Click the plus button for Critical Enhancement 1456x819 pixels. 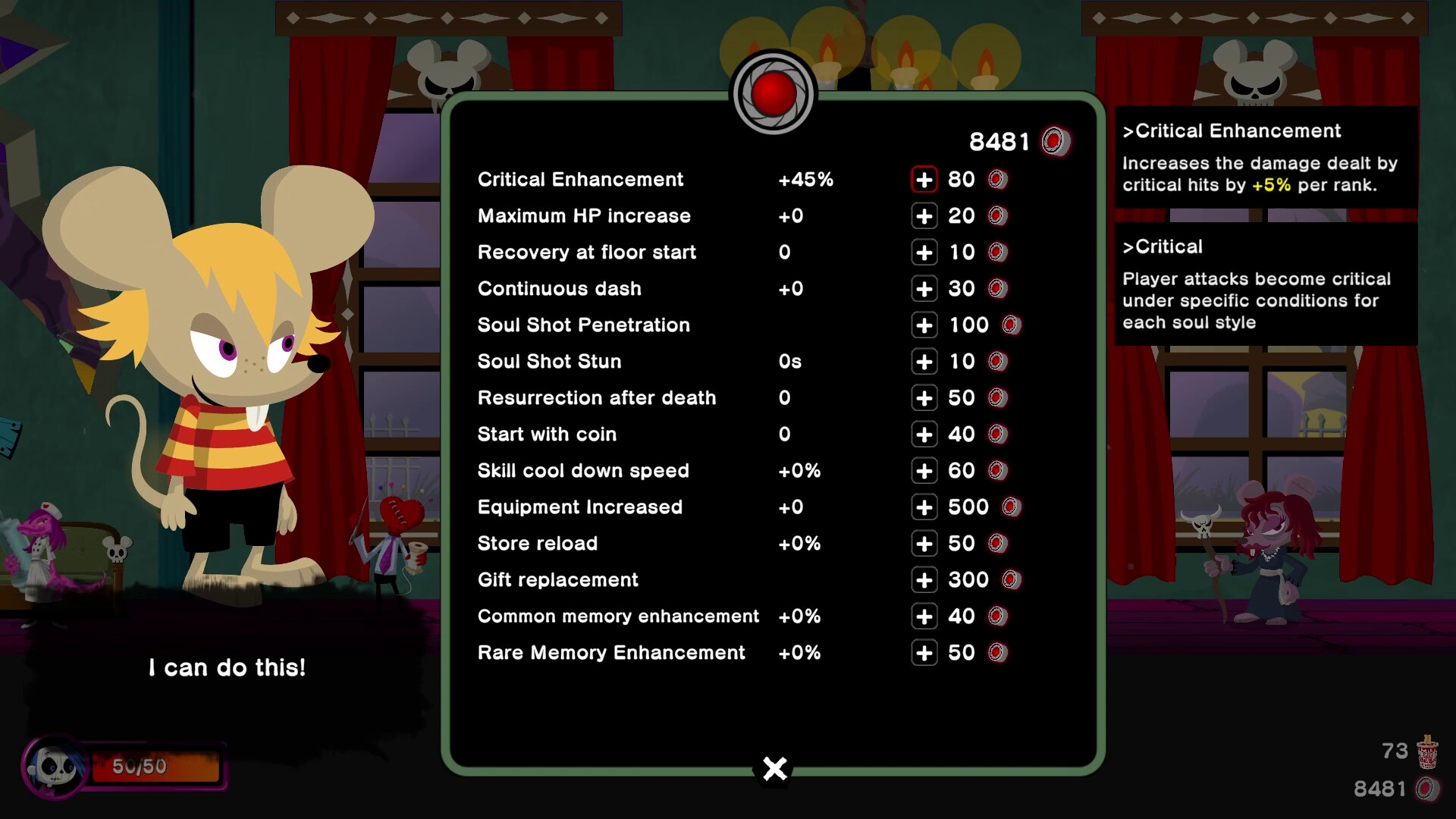(924, 179)
